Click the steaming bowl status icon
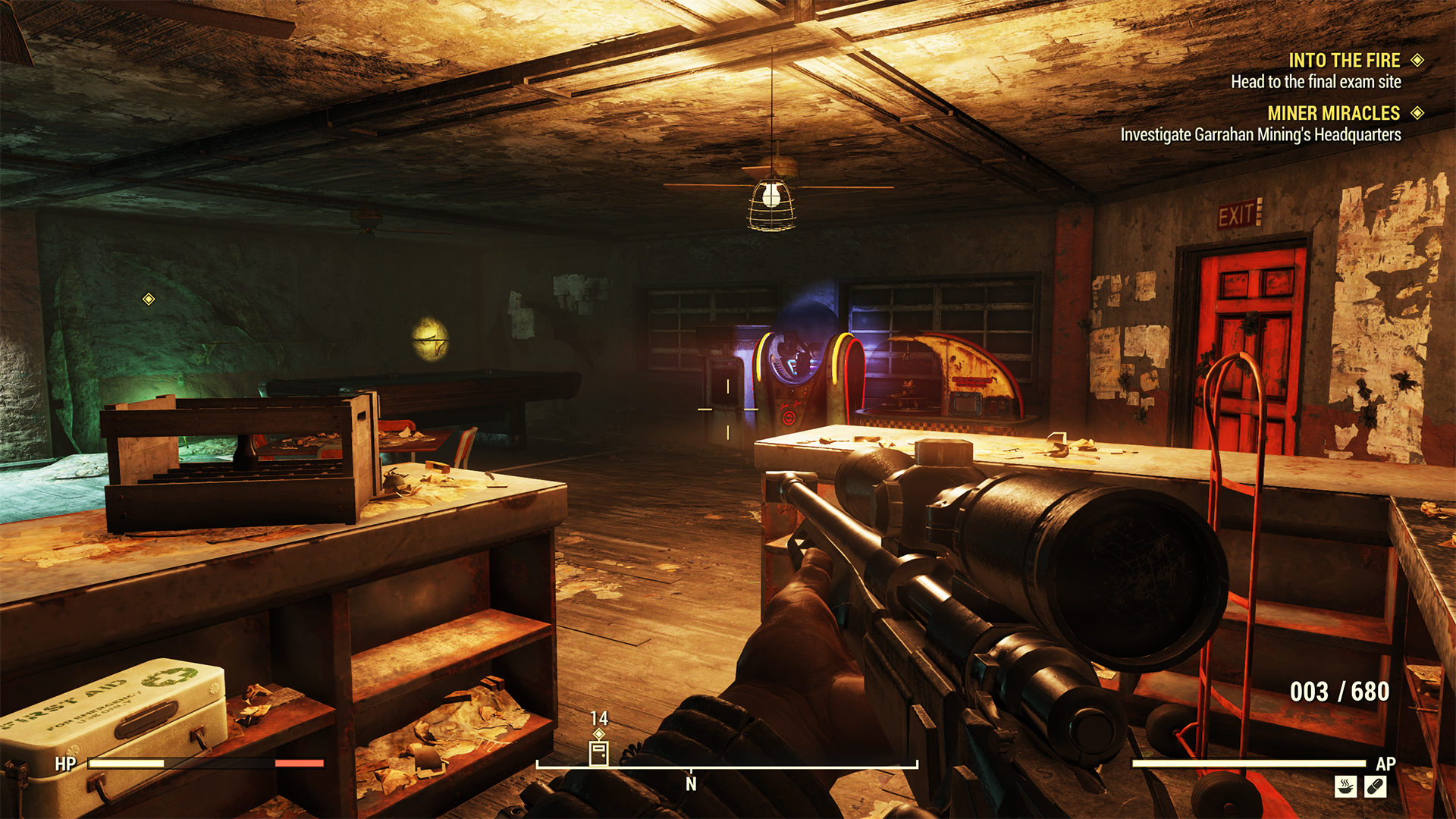The image size is (1456, 819). (x=1345, y=786)
